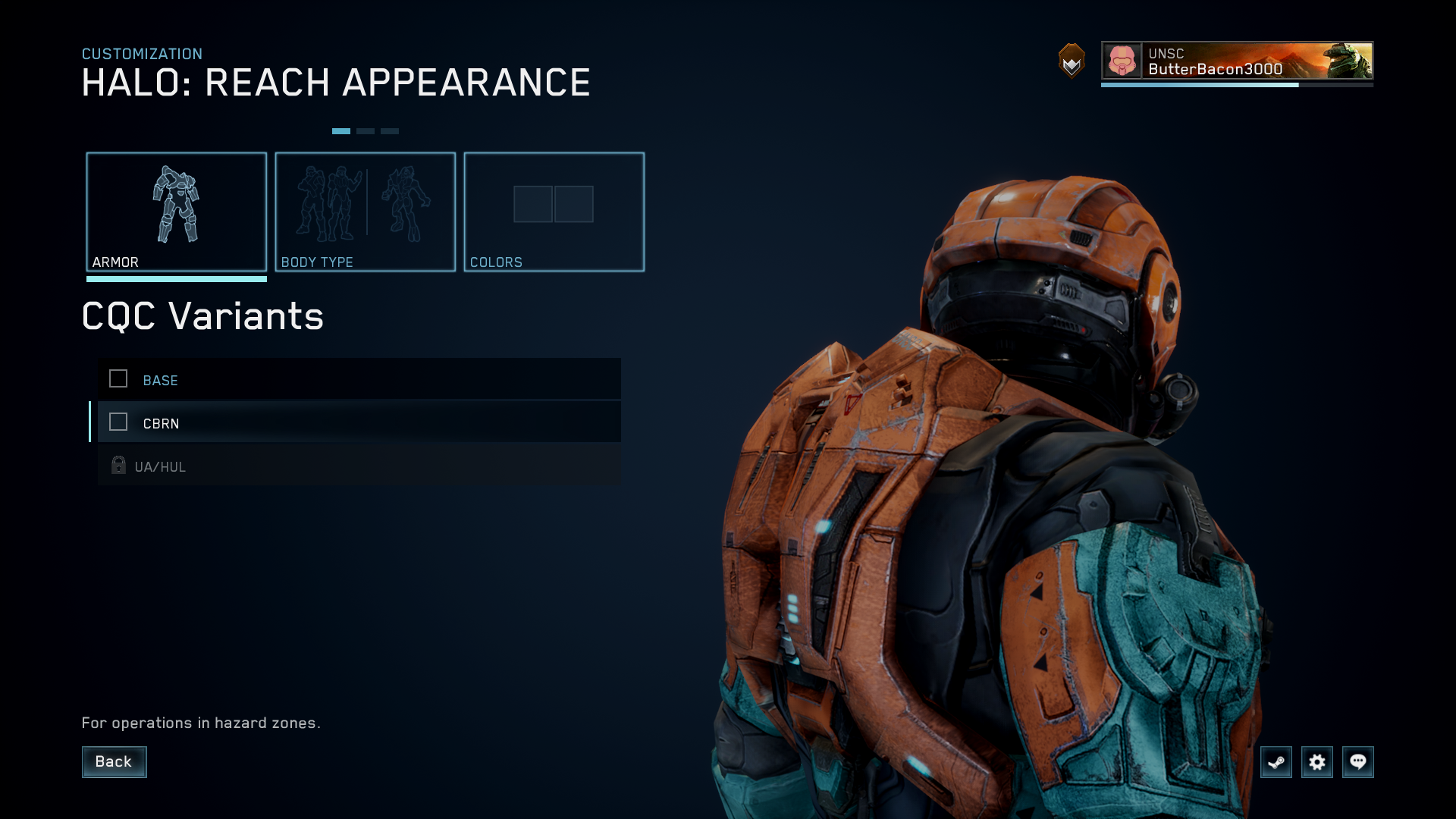This screenshot has height=819, width=1456.
Task: Click the color swatch pair icon under Colors
Action: (x=554, y=204)
